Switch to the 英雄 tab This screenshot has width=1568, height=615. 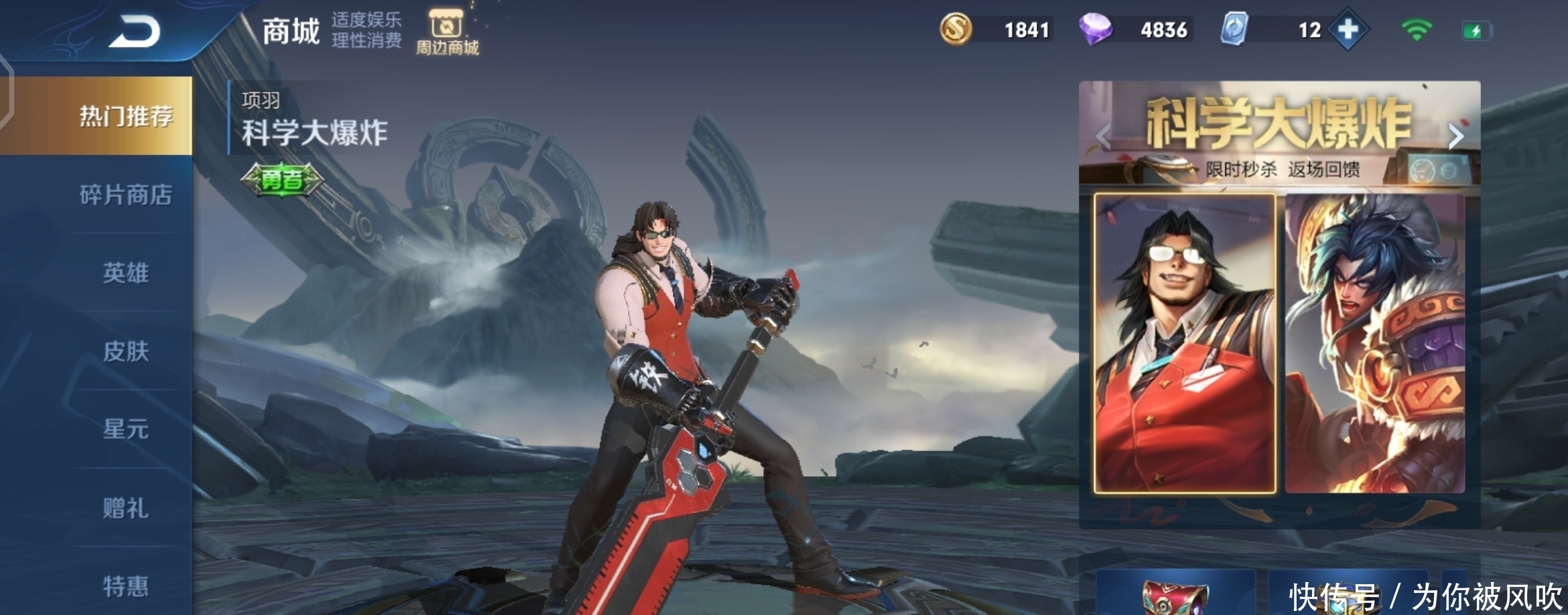[125, 273]
